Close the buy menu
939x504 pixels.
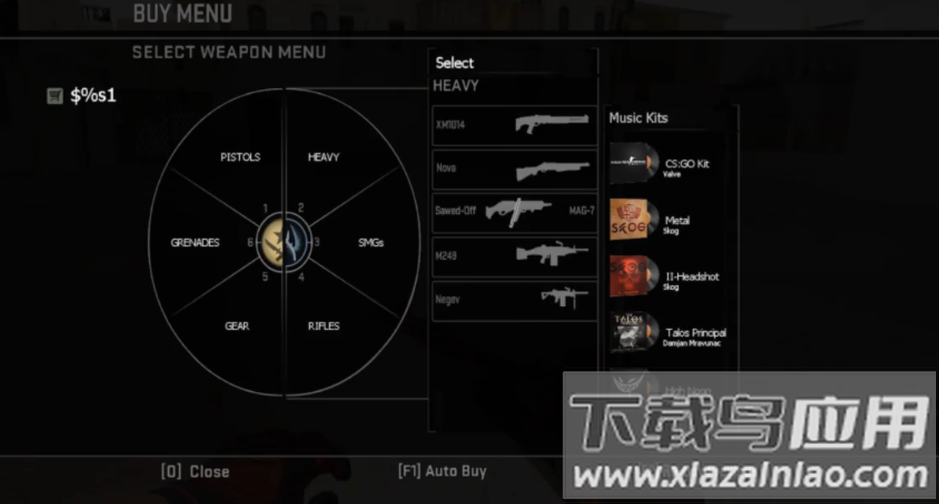(x=195, y=471)
